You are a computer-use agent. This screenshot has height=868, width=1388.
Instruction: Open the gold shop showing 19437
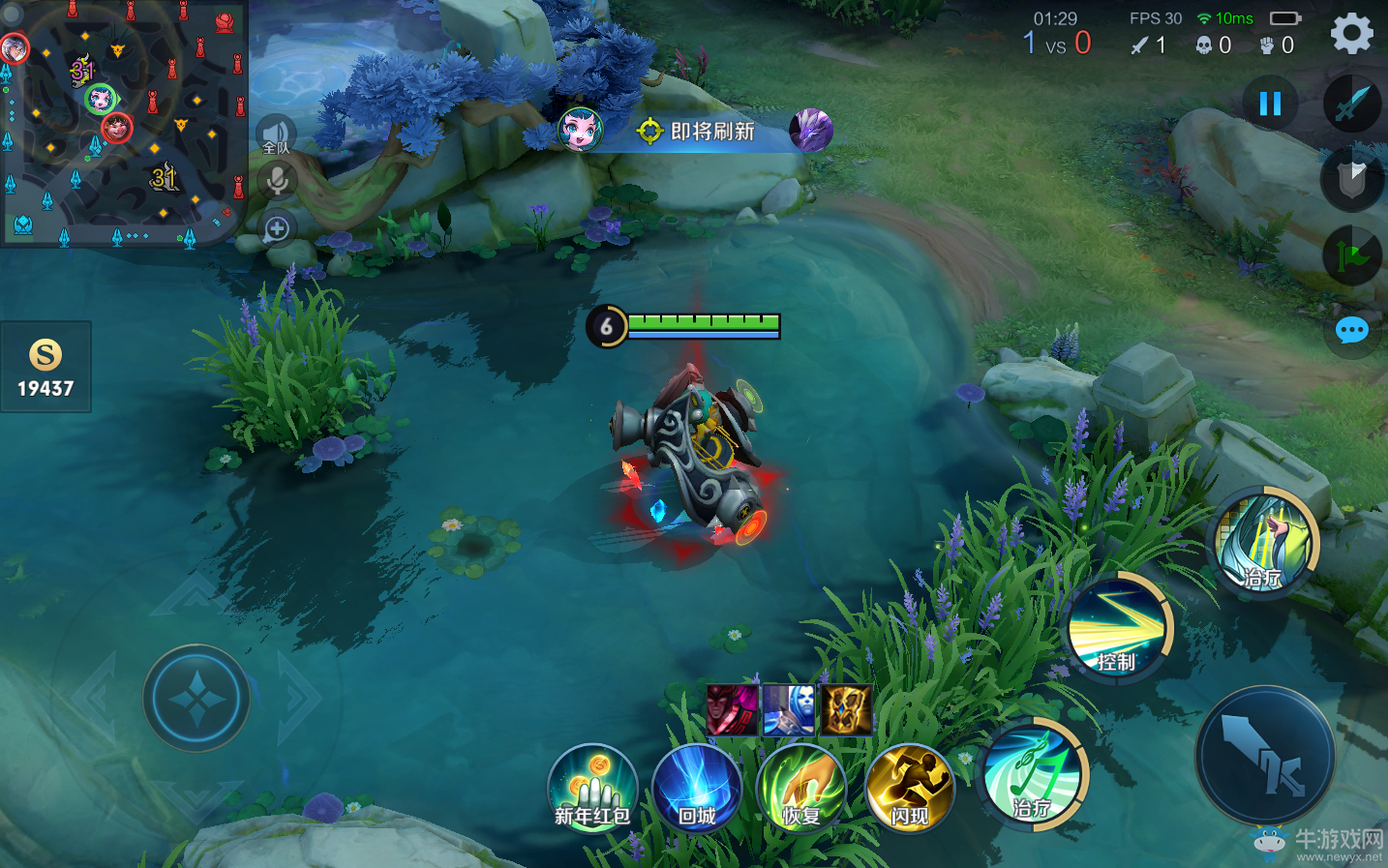tap(45, 368)
